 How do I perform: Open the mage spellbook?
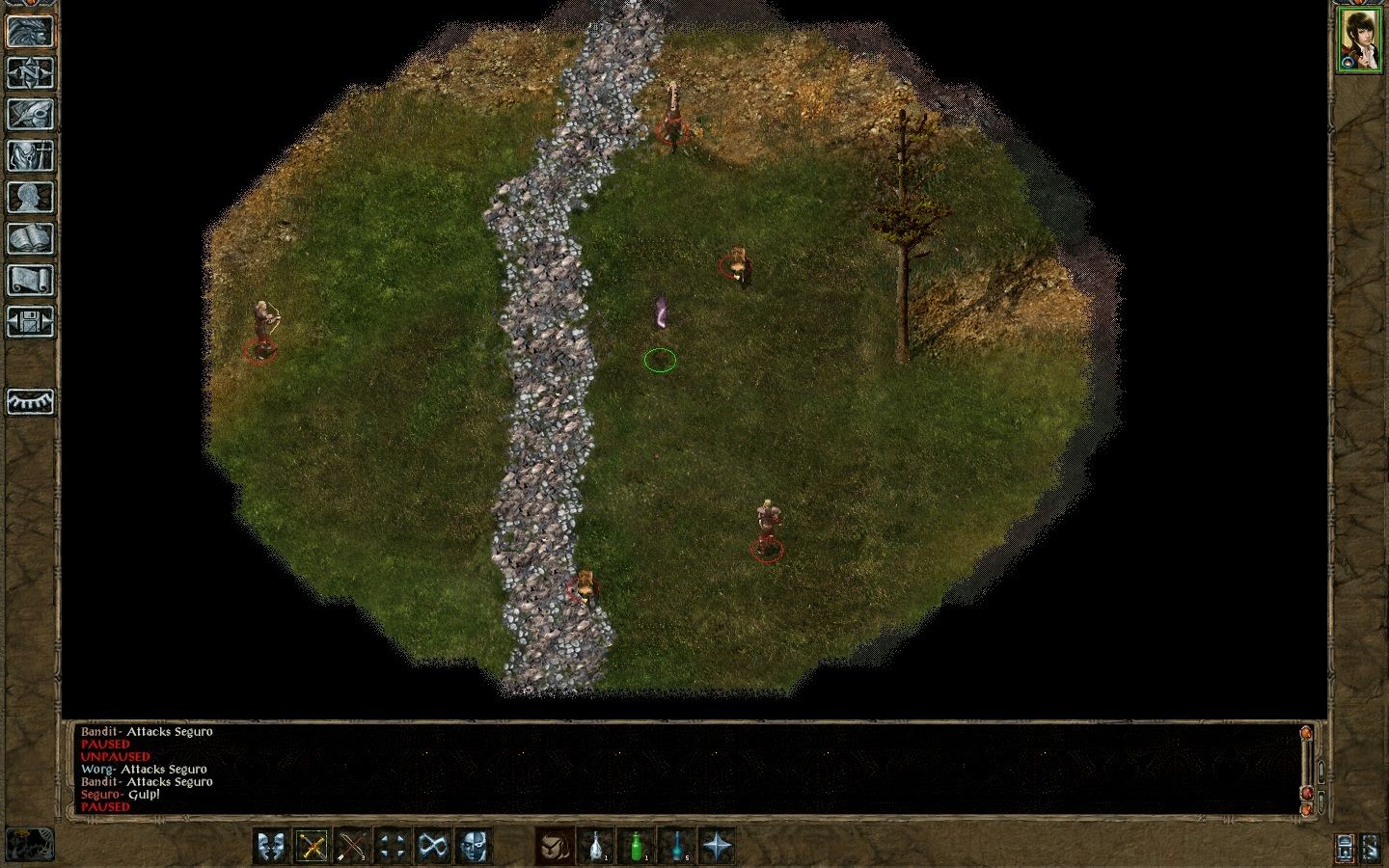(x=31, y=236)
